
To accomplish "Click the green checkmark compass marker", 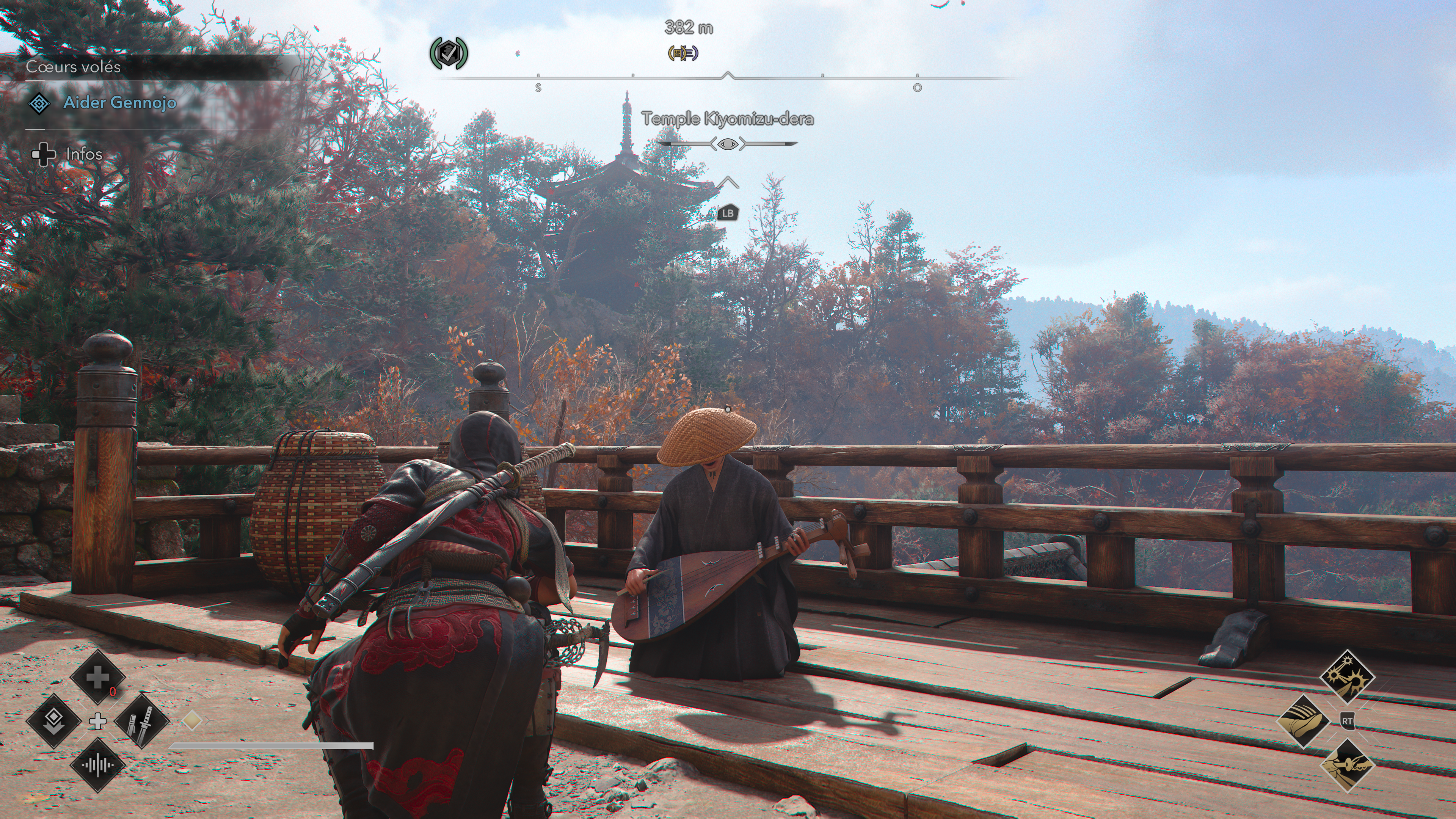I will (448, 54).
